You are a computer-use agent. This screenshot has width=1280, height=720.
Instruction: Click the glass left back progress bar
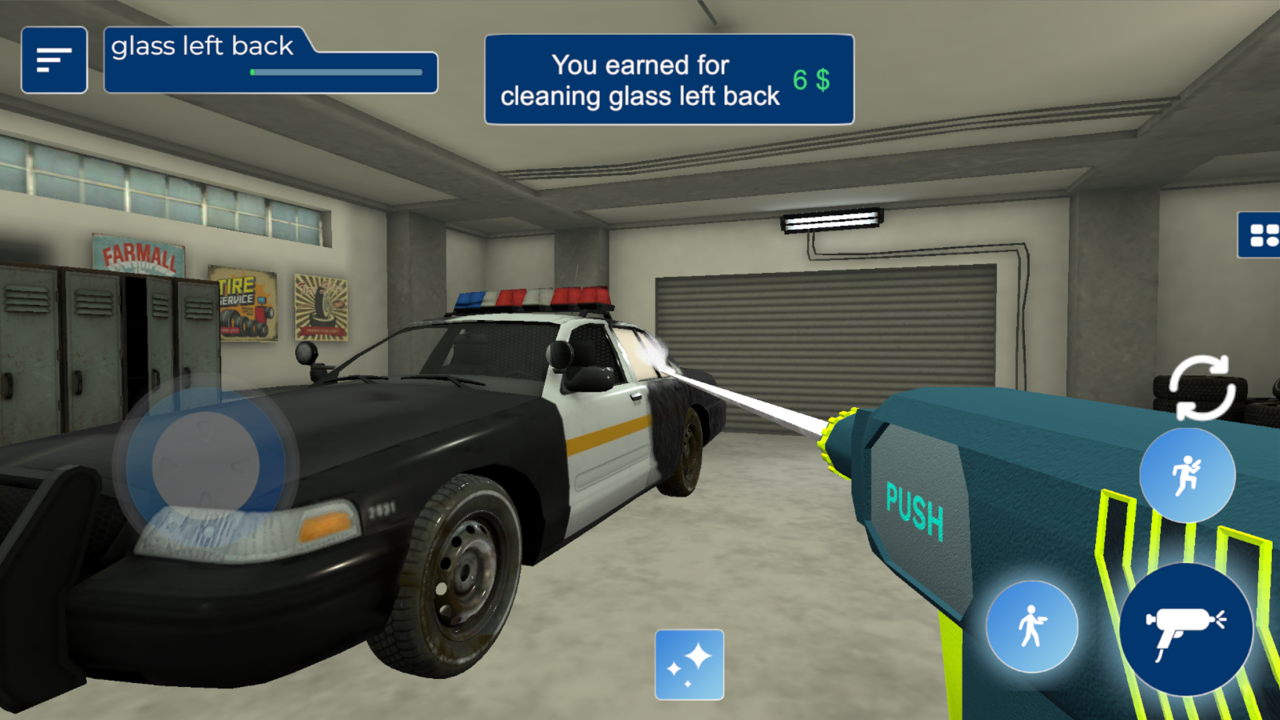pyautogui.click(x=333, y=73)
